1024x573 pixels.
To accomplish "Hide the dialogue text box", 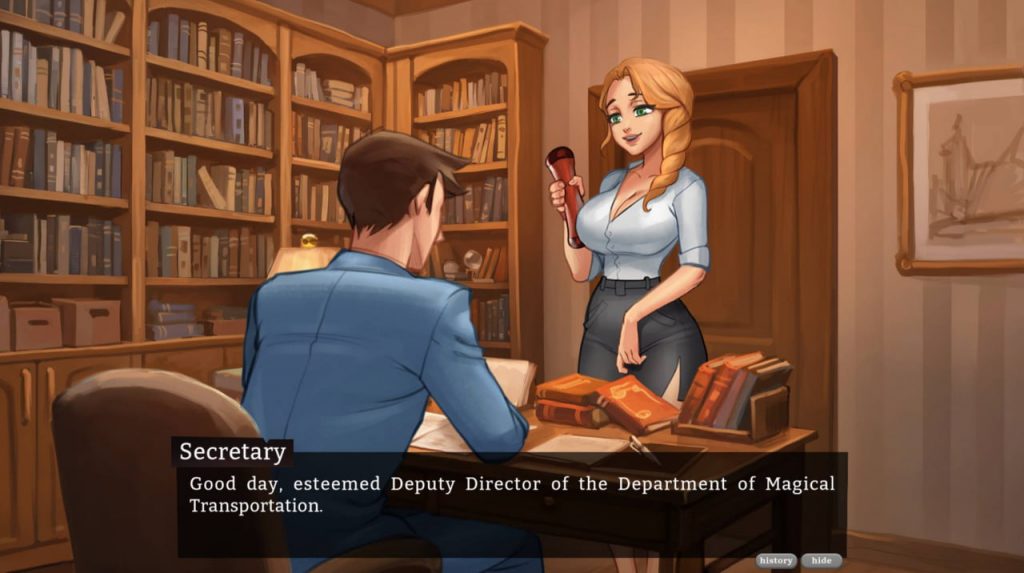I will [x=821, y=561].
